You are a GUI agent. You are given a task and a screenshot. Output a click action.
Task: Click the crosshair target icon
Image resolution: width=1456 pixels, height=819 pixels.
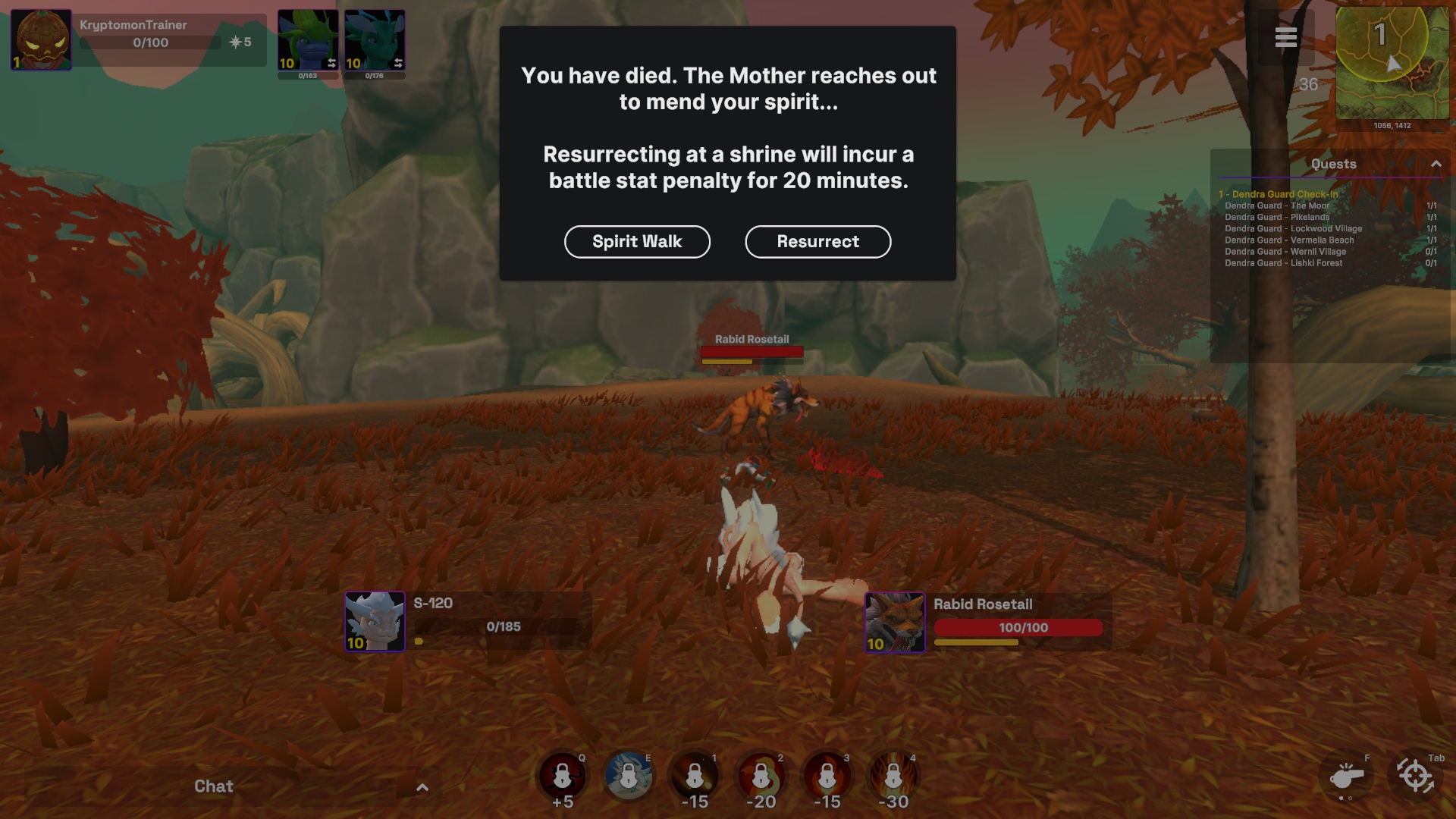(x=1414, y=777)
